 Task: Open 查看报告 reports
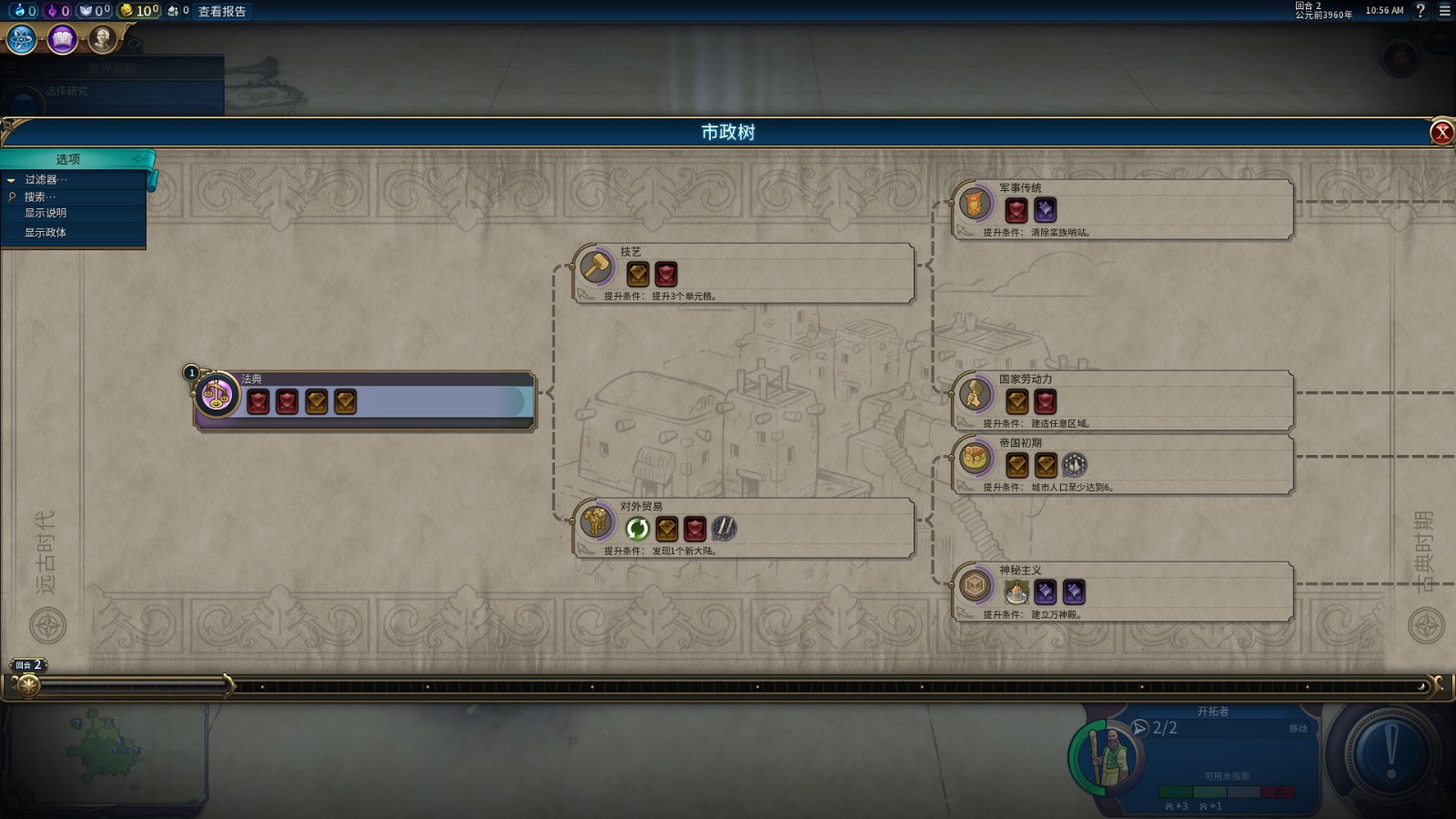click(222, 11)
